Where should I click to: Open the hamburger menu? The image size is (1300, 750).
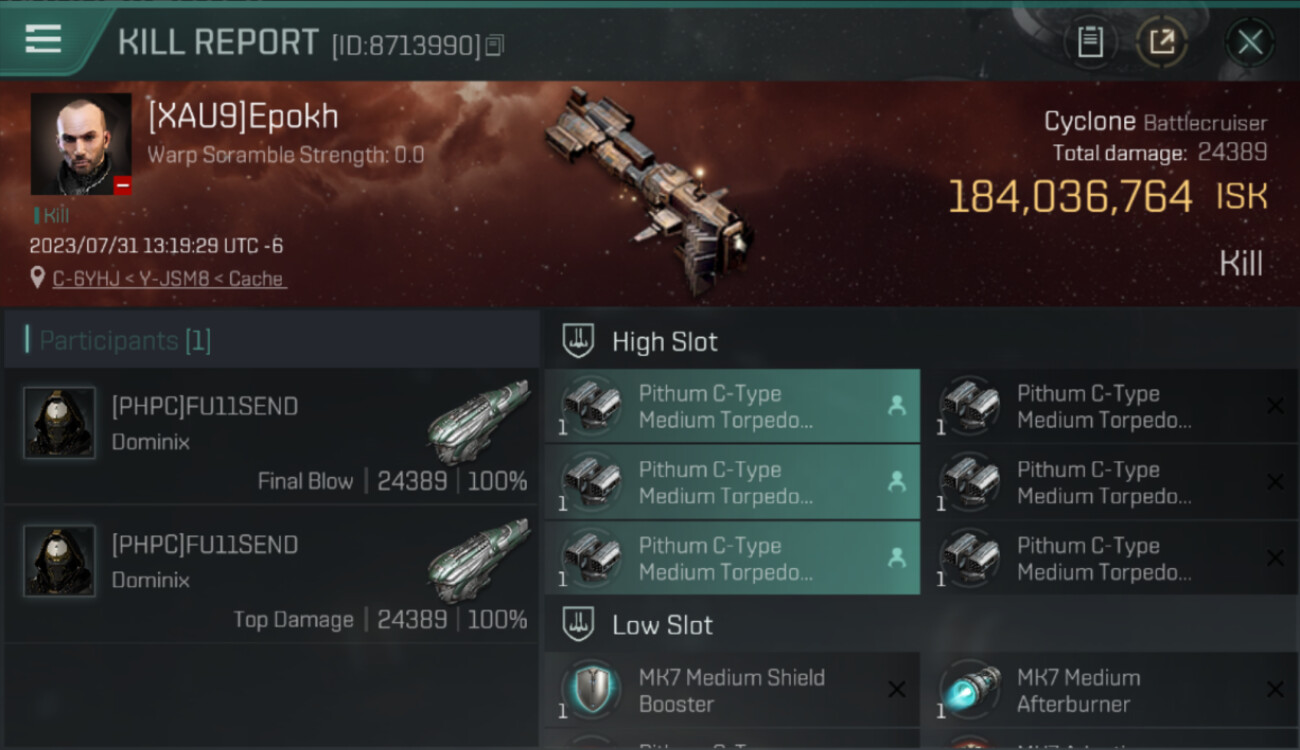[43, 39]
